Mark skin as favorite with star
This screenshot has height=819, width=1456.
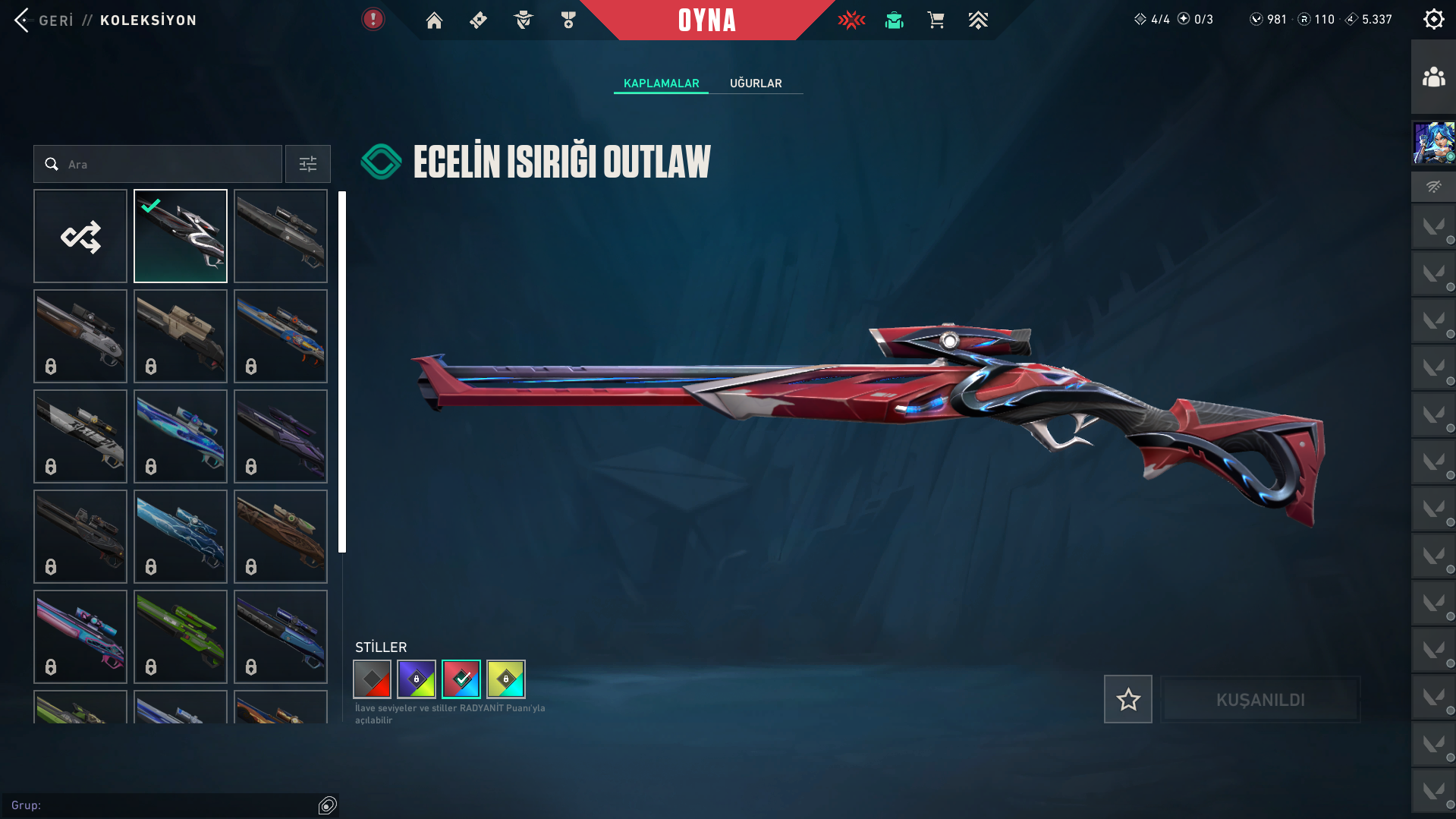click(1127, 699)
